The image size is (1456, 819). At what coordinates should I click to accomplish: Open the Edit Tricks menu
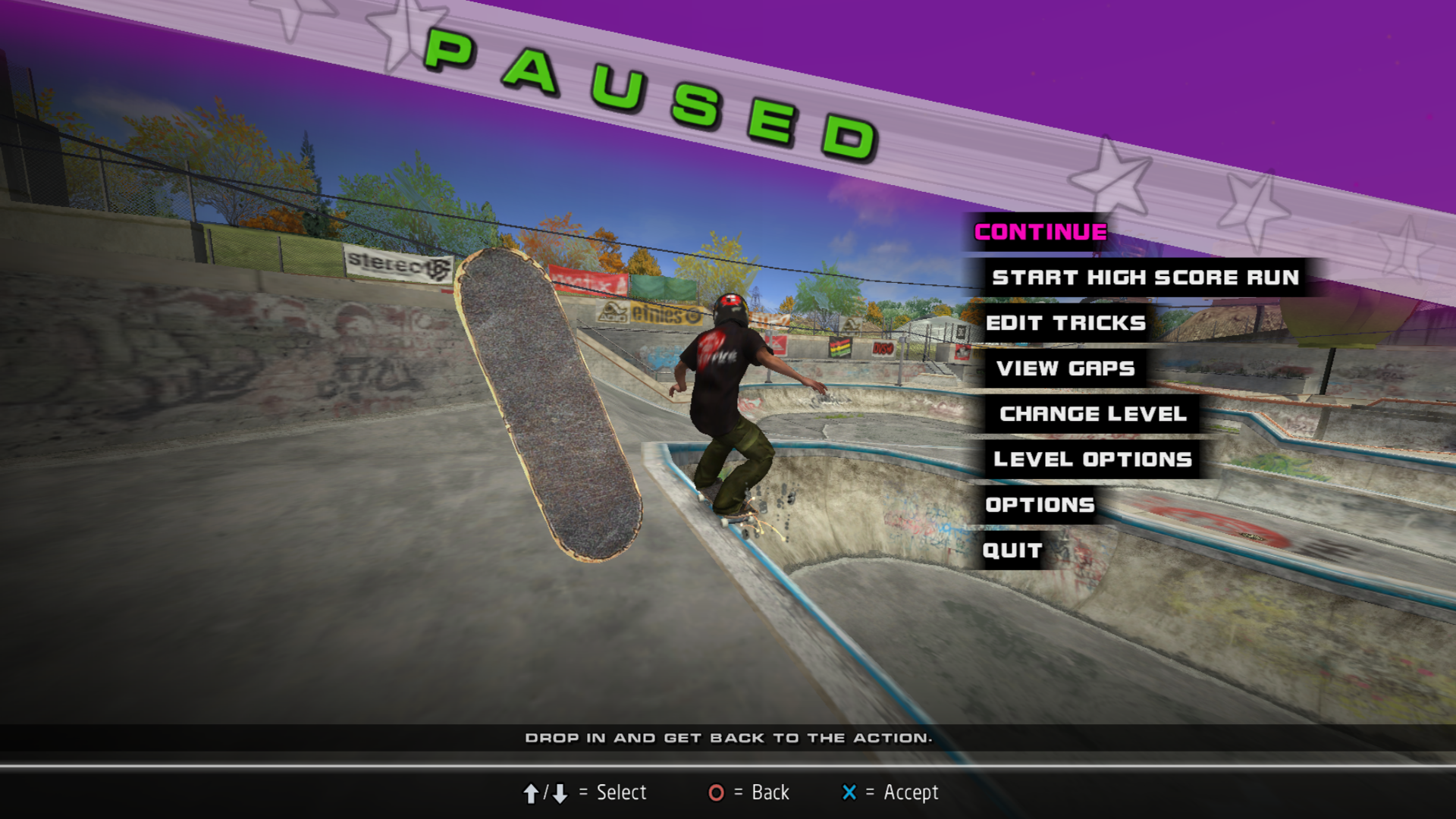(1065, 323)
